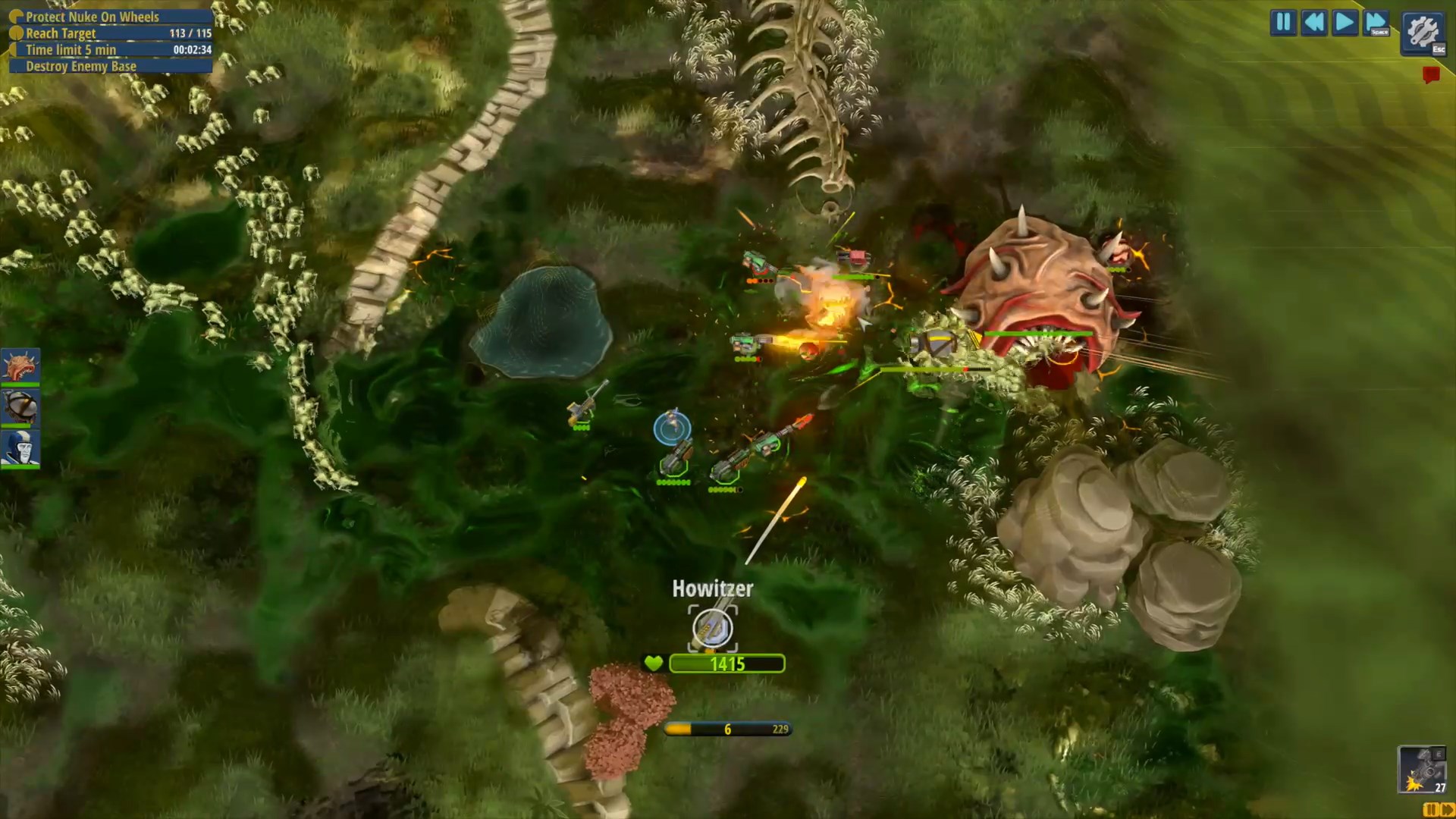Image resolution: width=1456 pixels, height=819 pixels.
Task: Set normal speed with the play button
Action: (x=1345, y=22)
